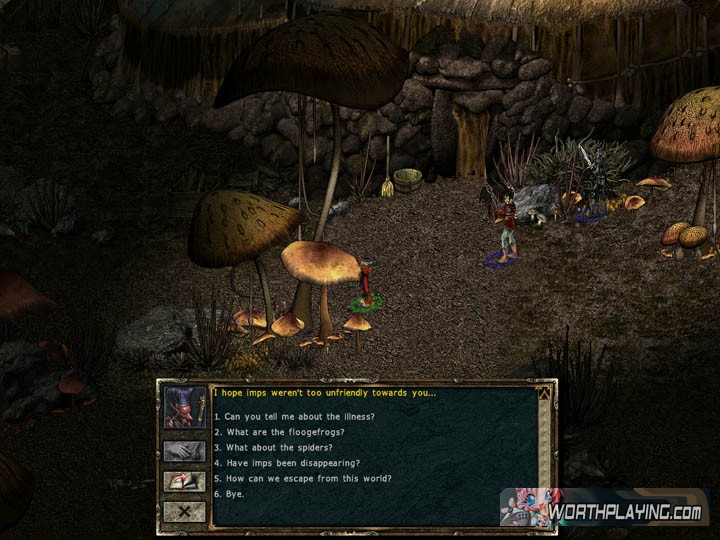
Task: Click the imp portrait in dialogue panel
Action: (x=185, y=408)
